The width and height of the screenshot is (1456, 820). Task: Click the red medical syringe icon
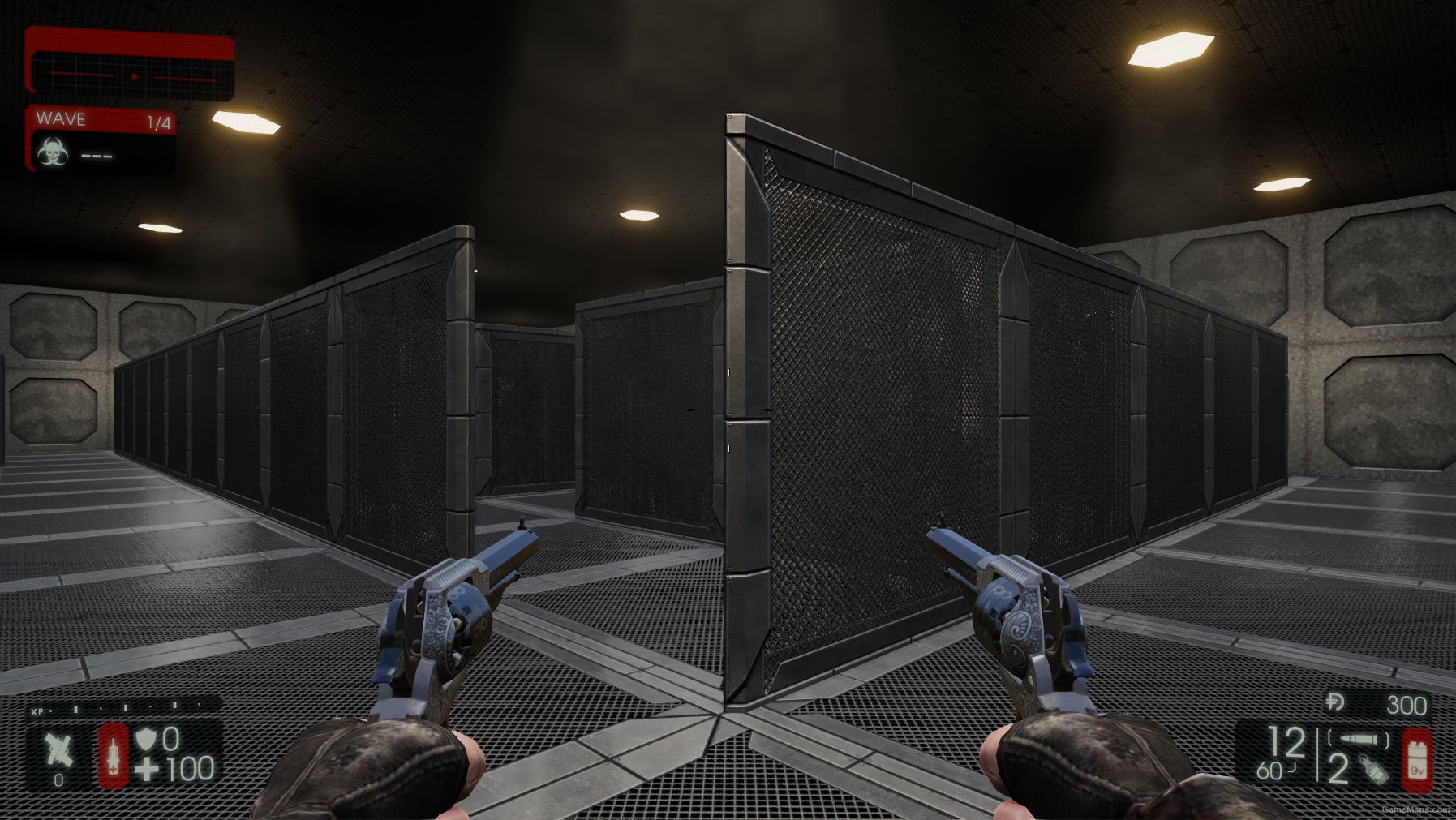coord(114,756)
